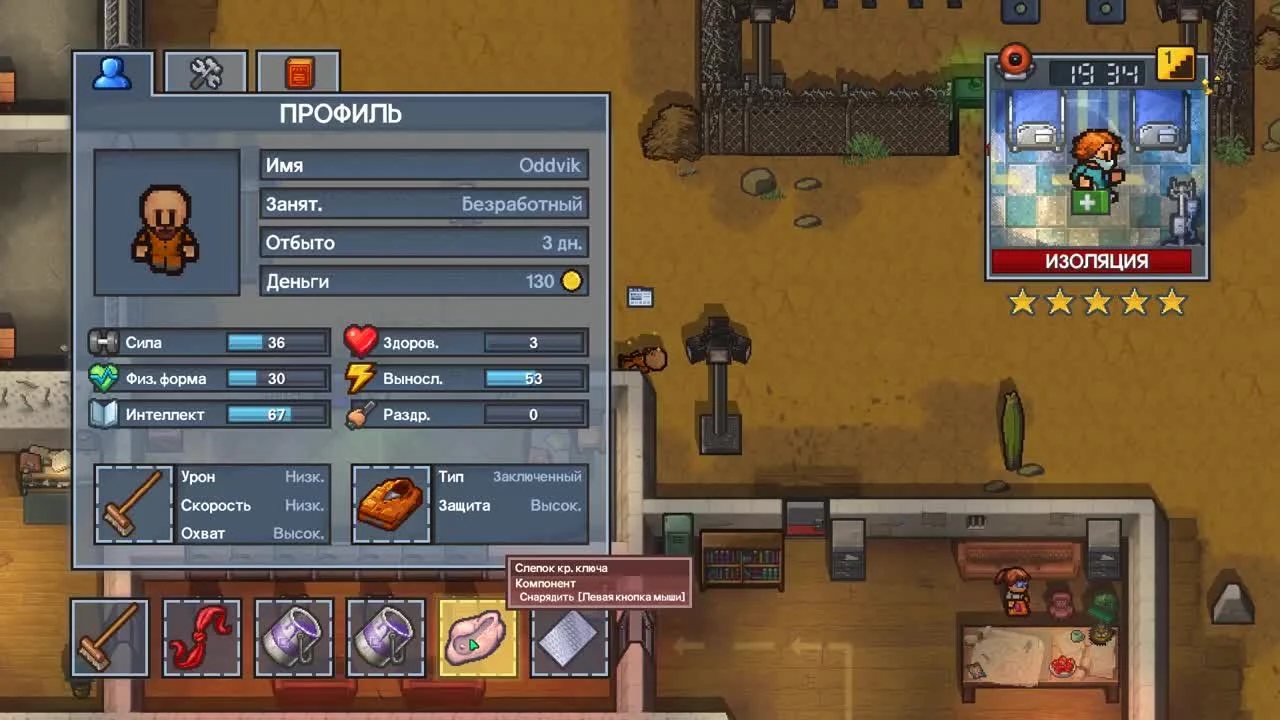Click the middle star below the minimap
This screenshot has height=720, width=1280.
[x=1096, y=302]
